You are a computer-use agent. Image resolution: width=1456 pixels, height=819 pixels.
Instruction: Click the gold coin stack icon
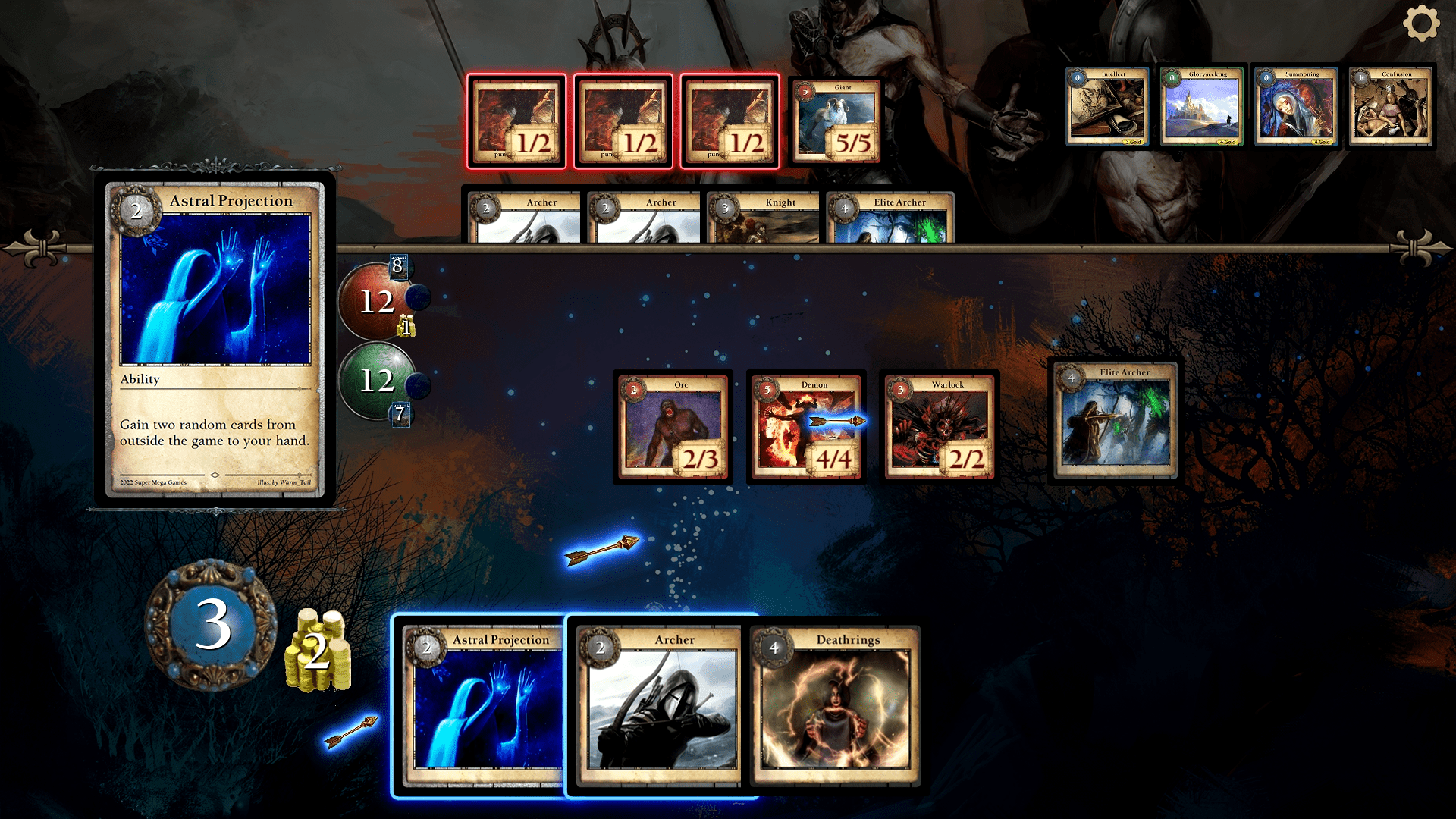(x=318, y=652)
